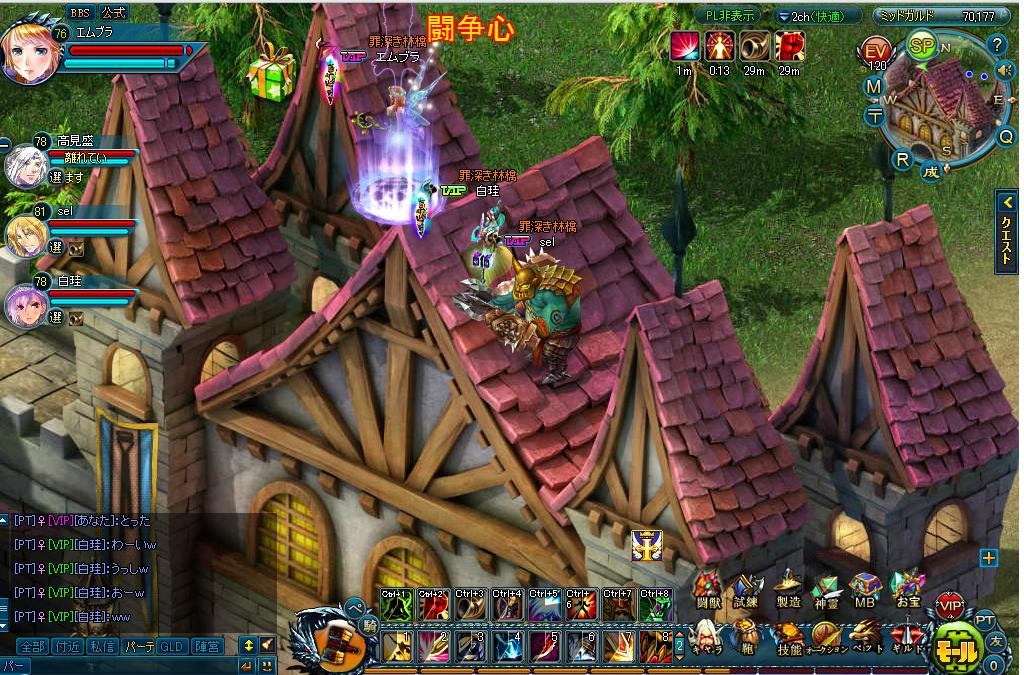Switch chat to the 全部 tab

click(32, 646)
